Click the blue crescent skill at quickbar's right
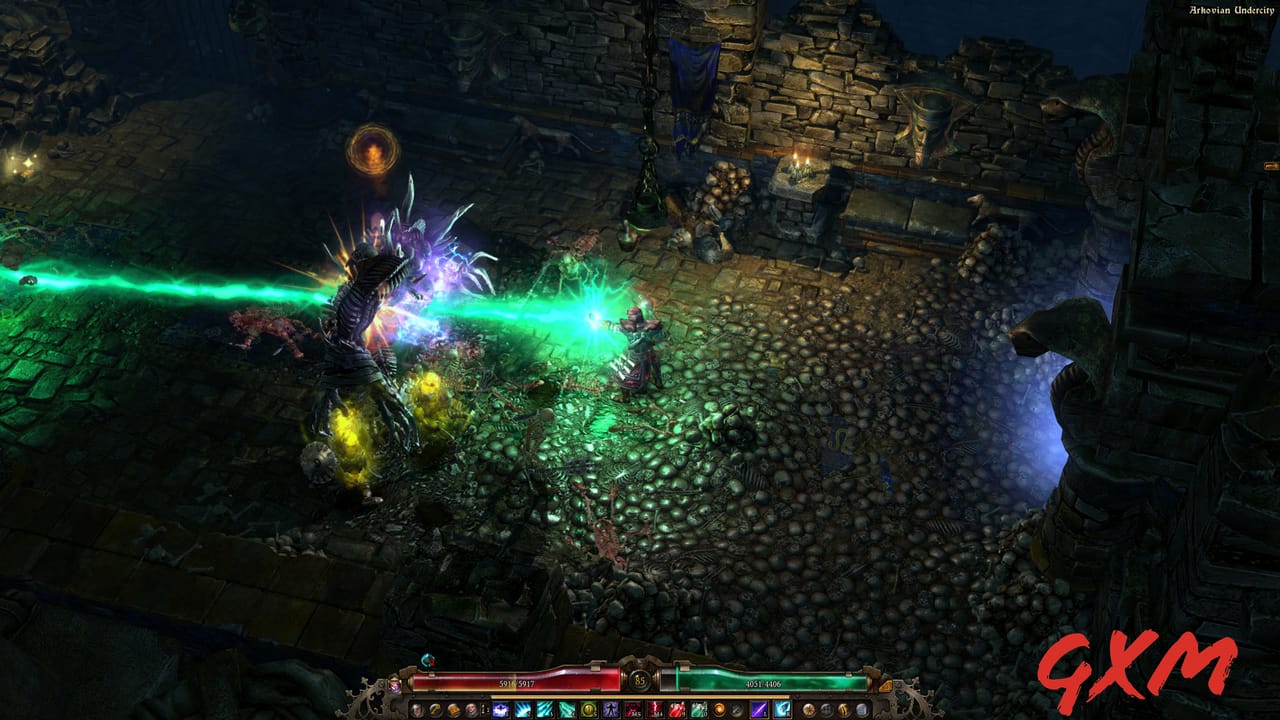This screenshot has width=1280, height=720. (x=782, y=710)
